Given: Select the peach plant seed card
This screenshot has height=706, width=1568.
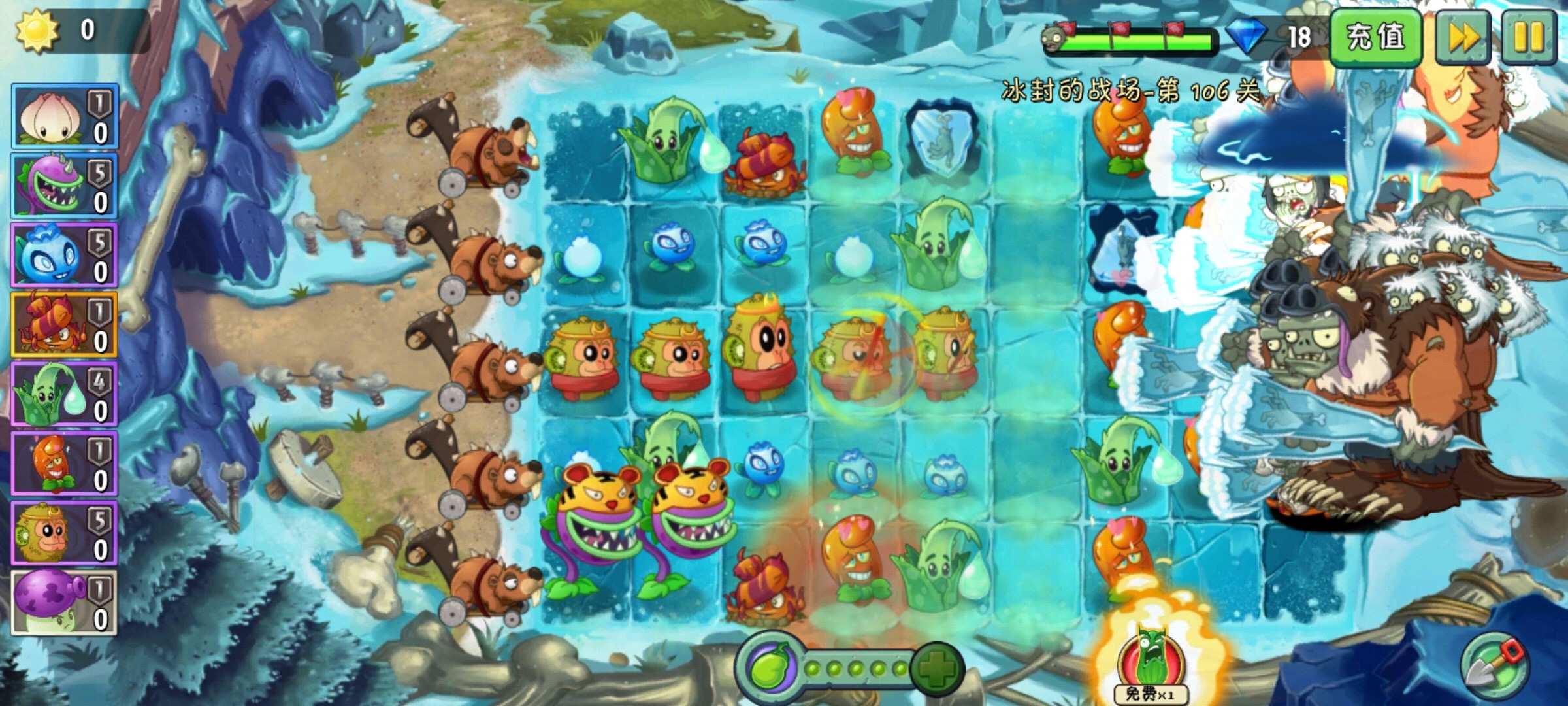Looking at the screenshot, I should coord(63,116).
